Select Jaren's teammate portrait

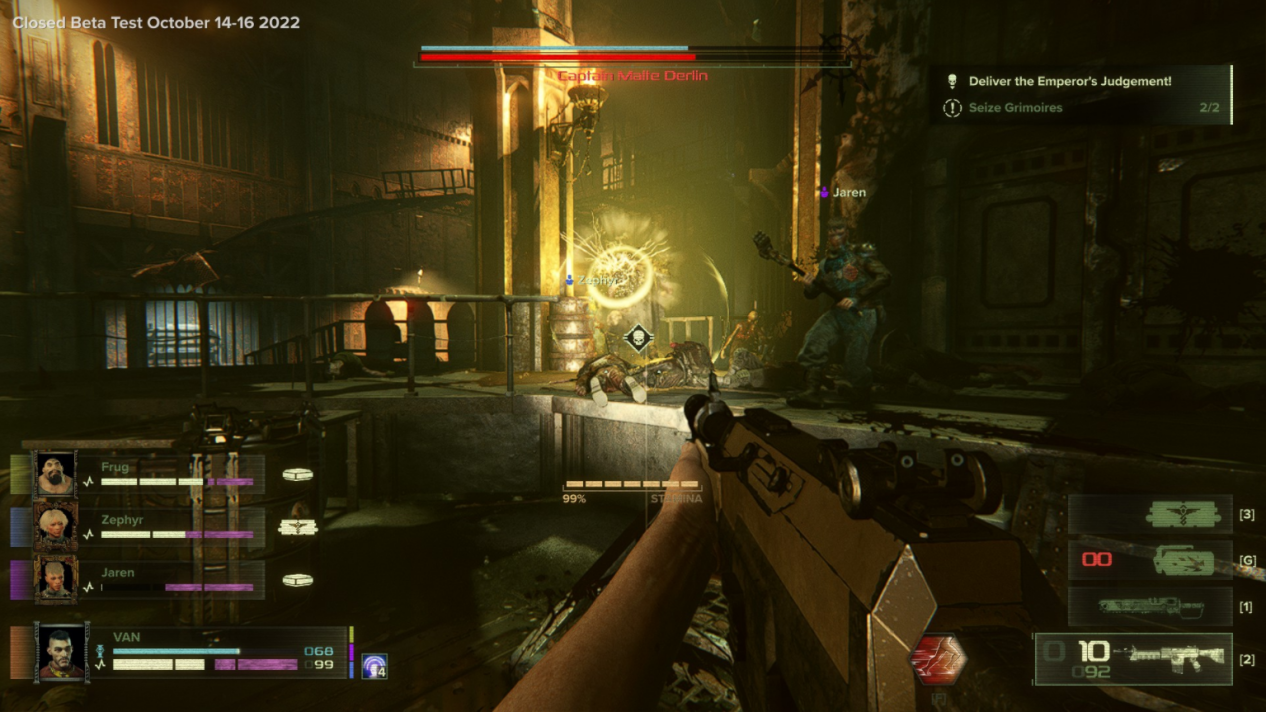[x=55, y=580]
